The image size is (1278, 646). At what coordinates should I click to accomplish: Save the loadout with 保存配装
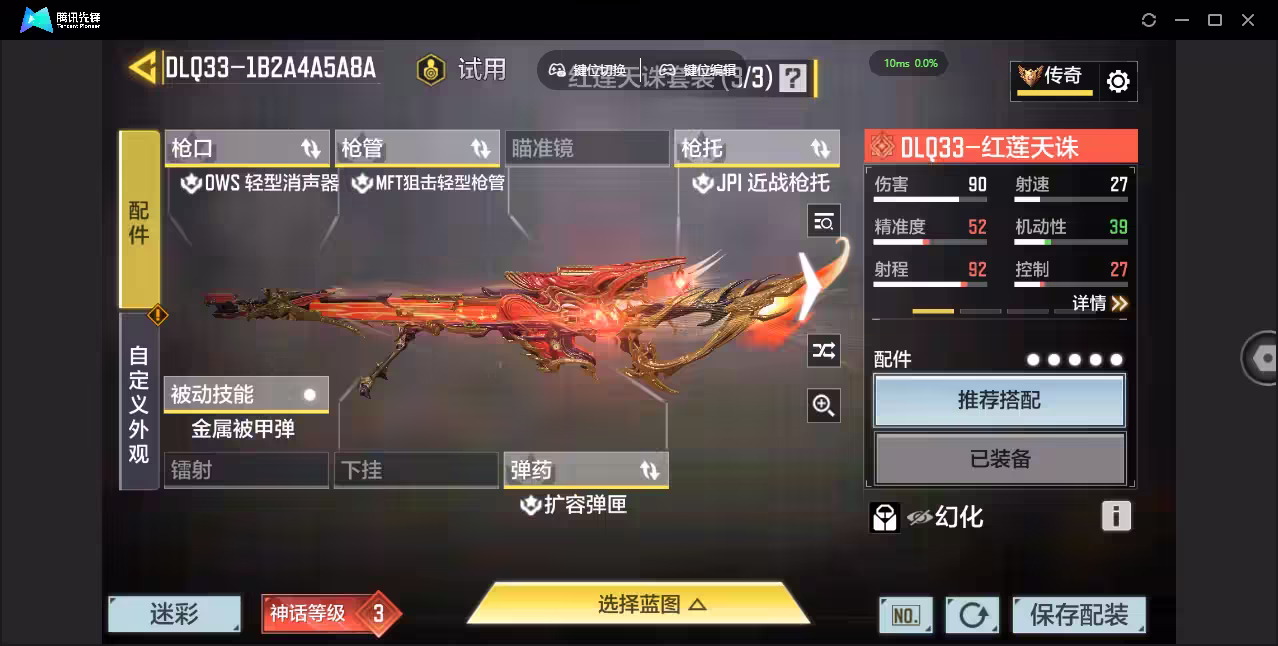(1078, 614)
